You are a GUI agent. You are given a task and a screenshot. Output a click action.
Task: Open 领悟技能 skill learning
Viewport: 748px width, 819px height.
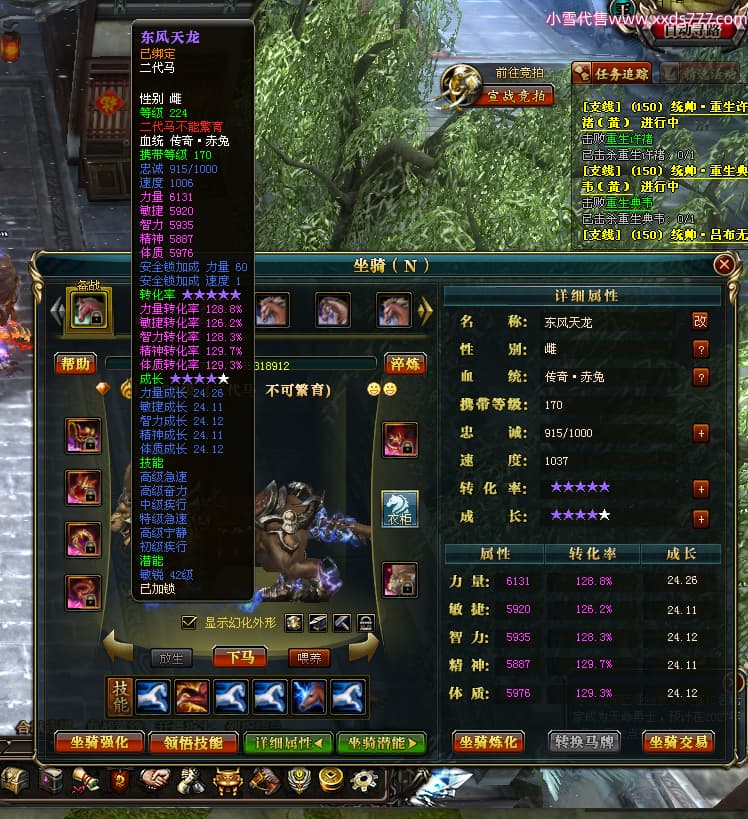pyautogui.click(x=192, y=742)
